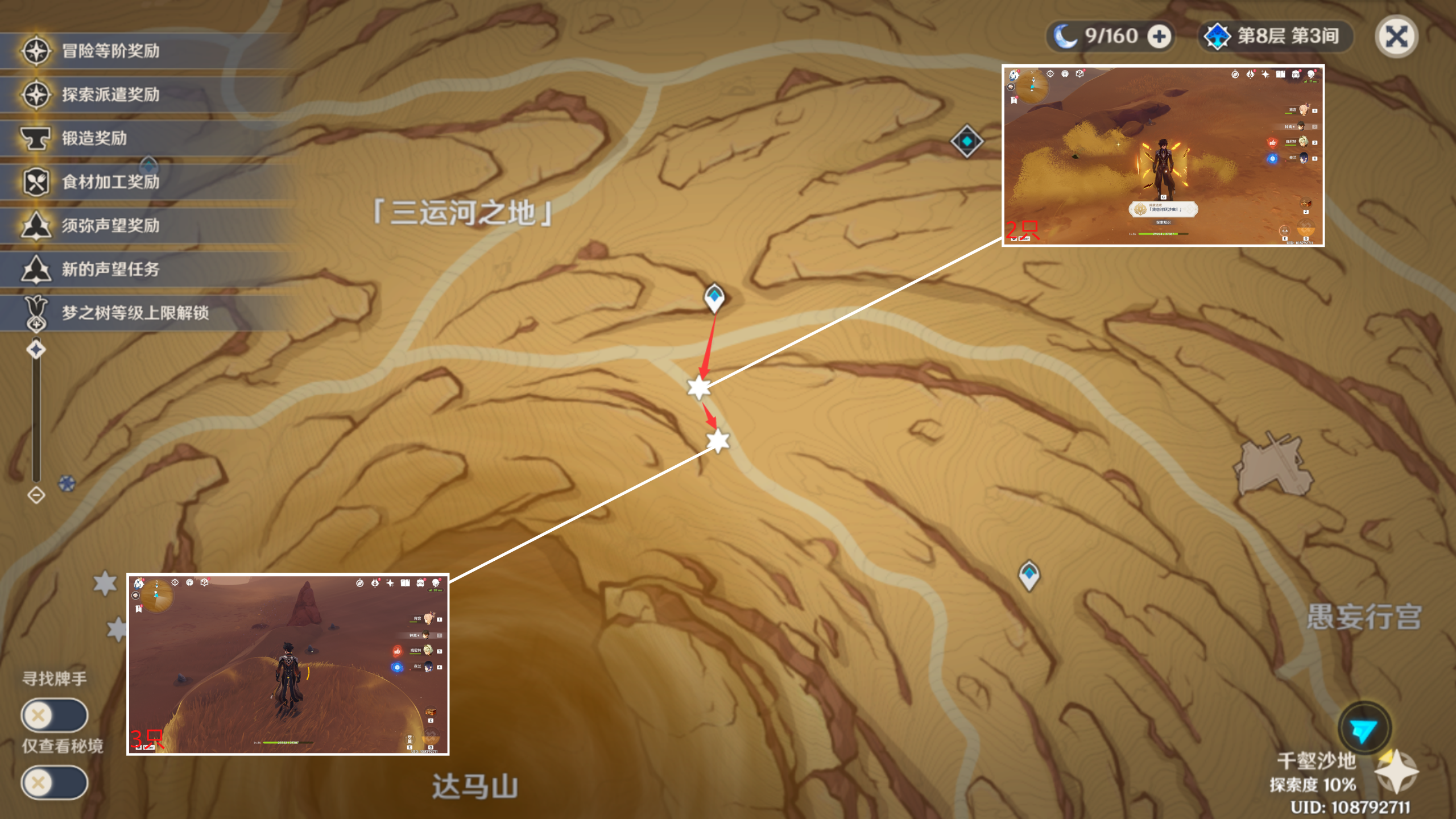Viewport: 1456px width, 819px height.
Task: Toggle the 寻找牌手 switch
Action: click(55, 715)
